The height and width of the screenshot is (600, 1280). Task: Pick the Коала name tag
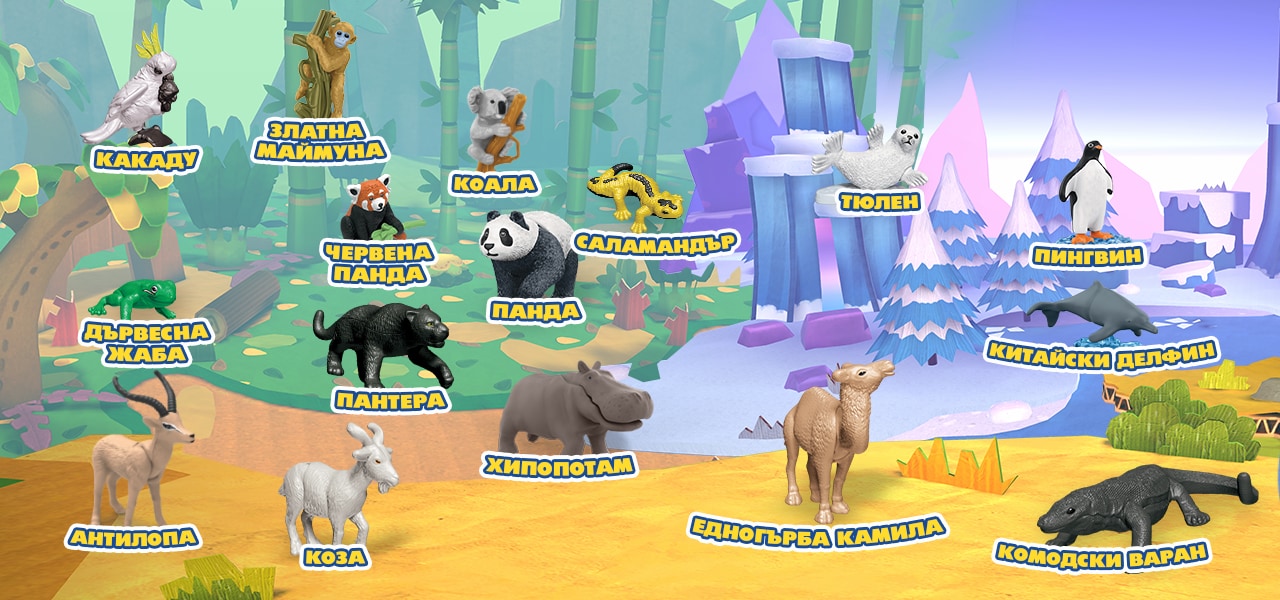pyautogui.click(x=493, y=183)
